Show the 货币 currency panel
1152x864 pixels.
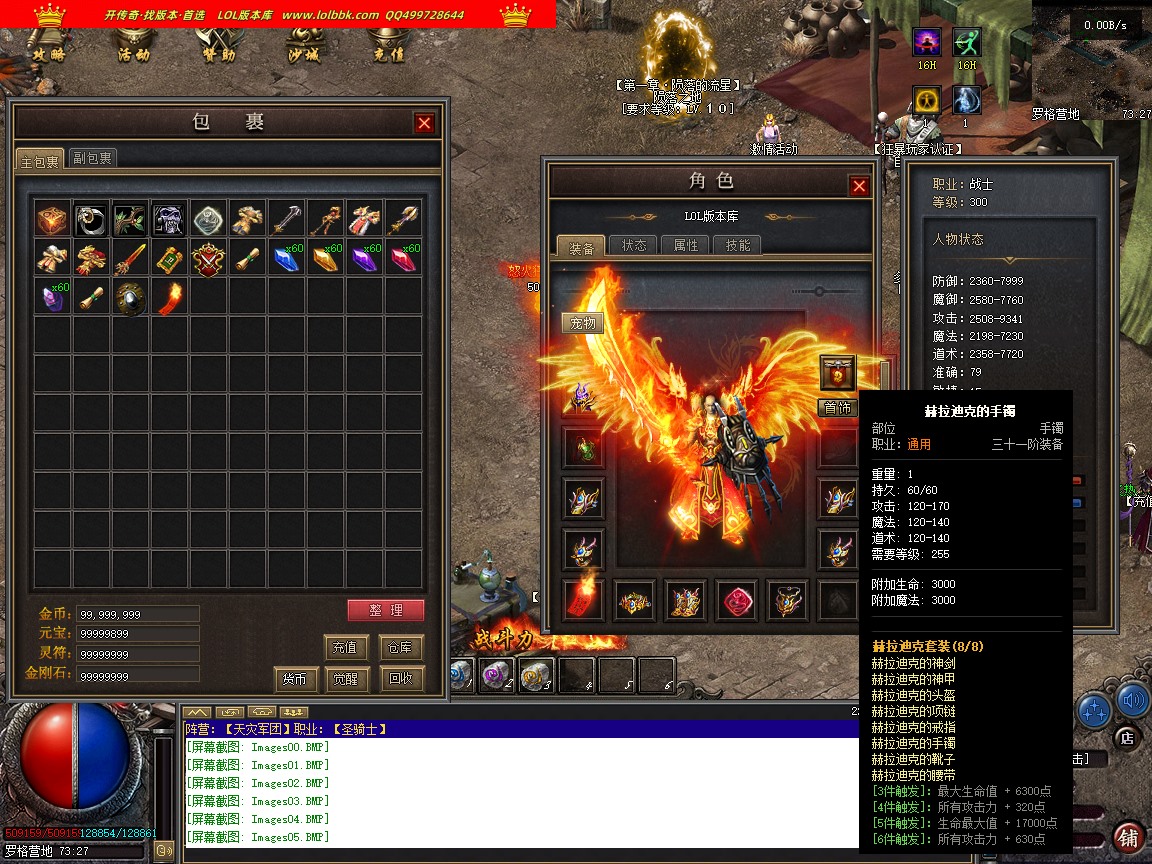tap(294, 679)
